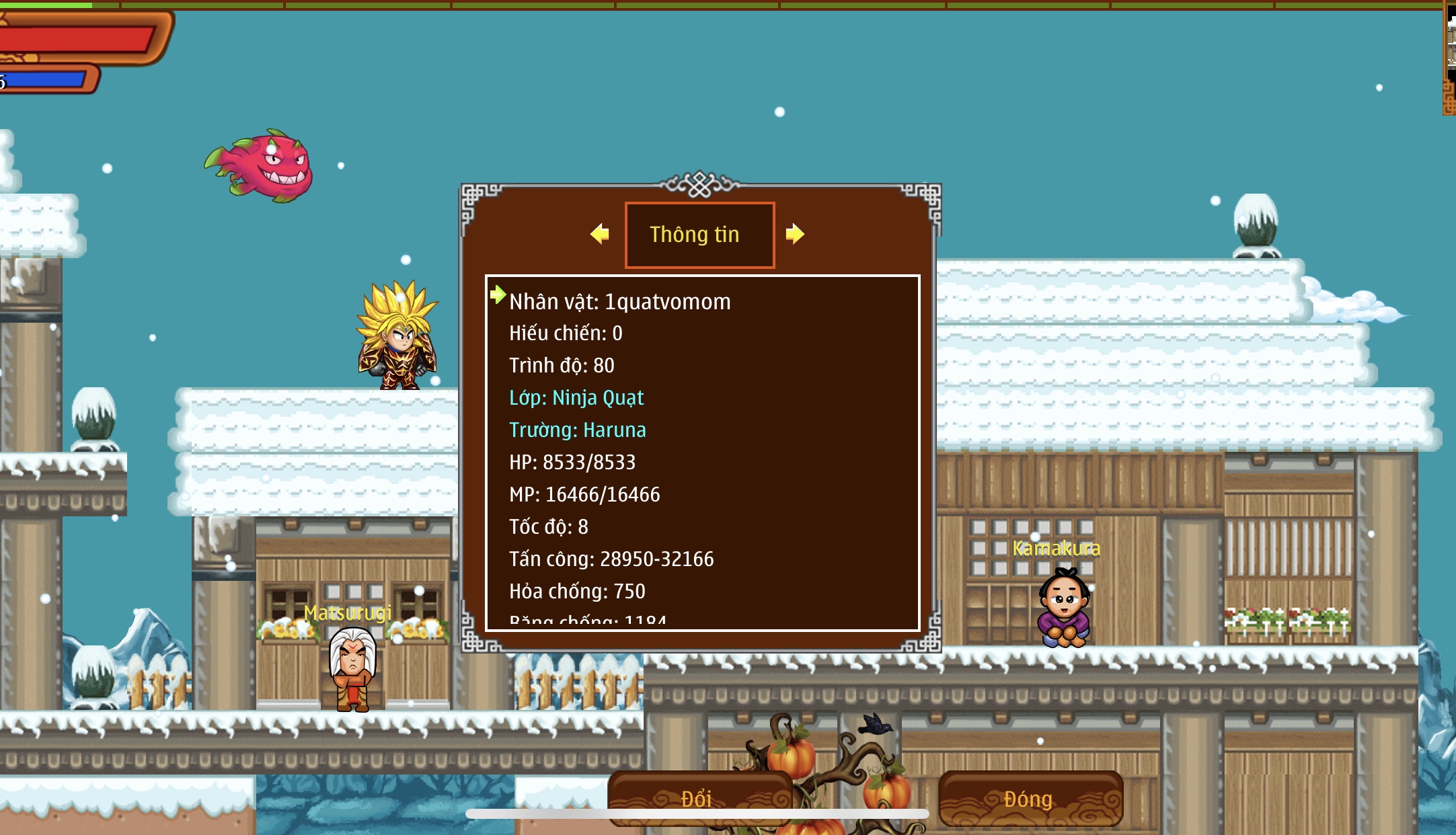Select the Thông tin tab header
Image resolution: width=1456 pixels, height=835 pixels.
tap(699, 235)
